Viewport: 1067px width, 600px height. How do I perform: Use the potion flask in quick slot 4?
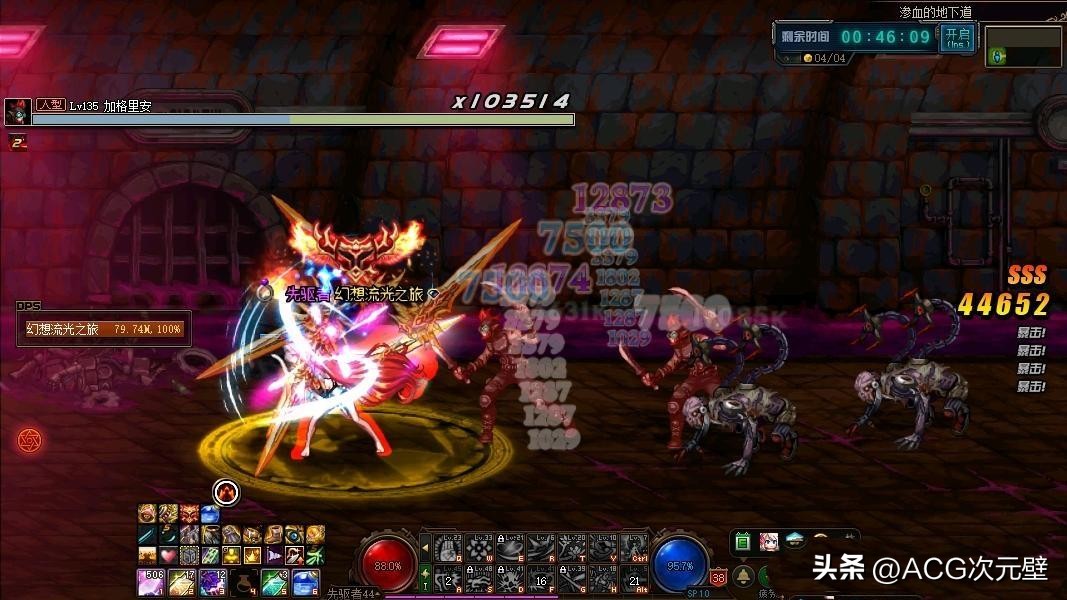pos(243,581)
